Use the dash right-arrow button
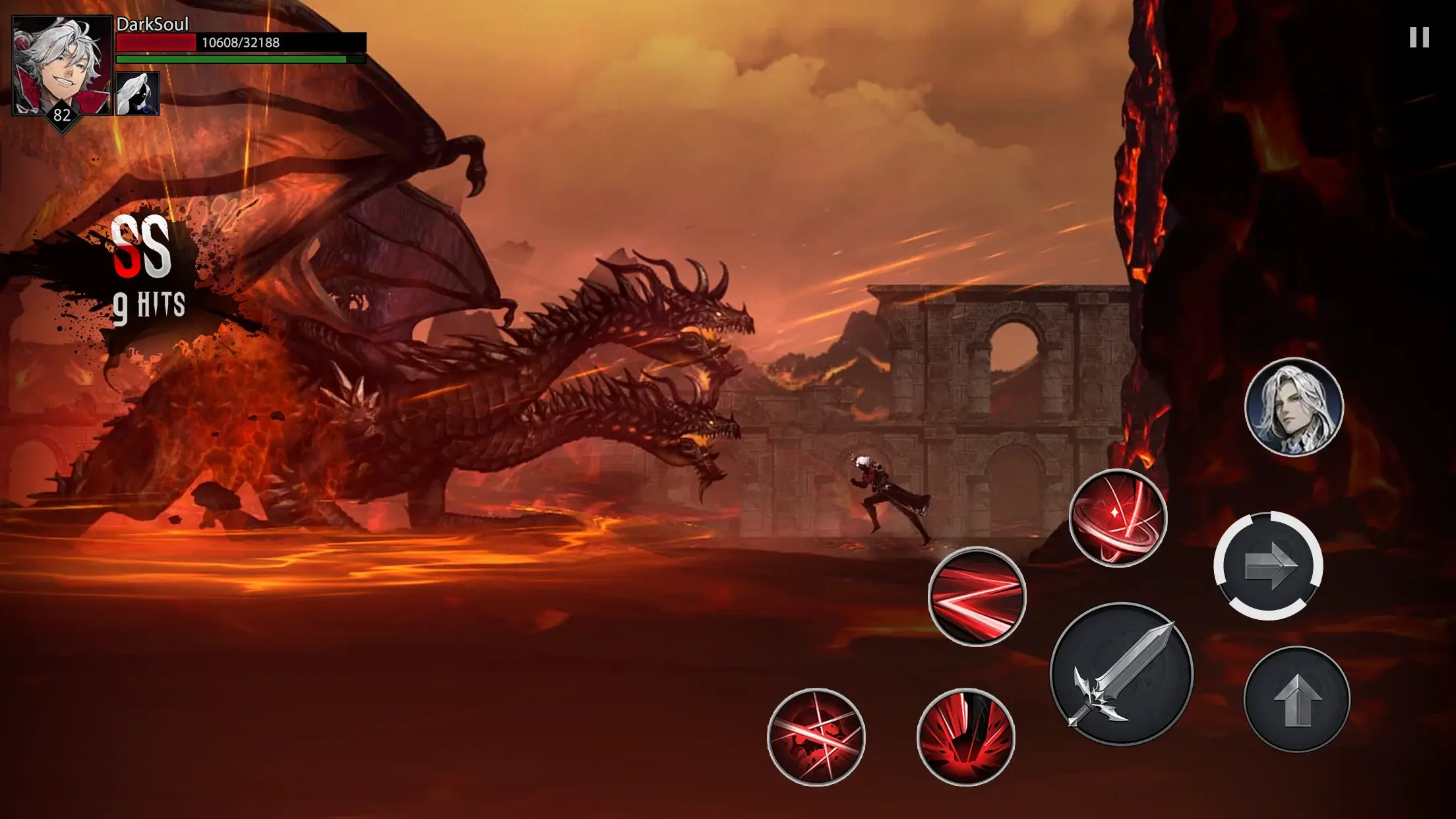Screen dimensions: 1456x819 point(1268,566)
